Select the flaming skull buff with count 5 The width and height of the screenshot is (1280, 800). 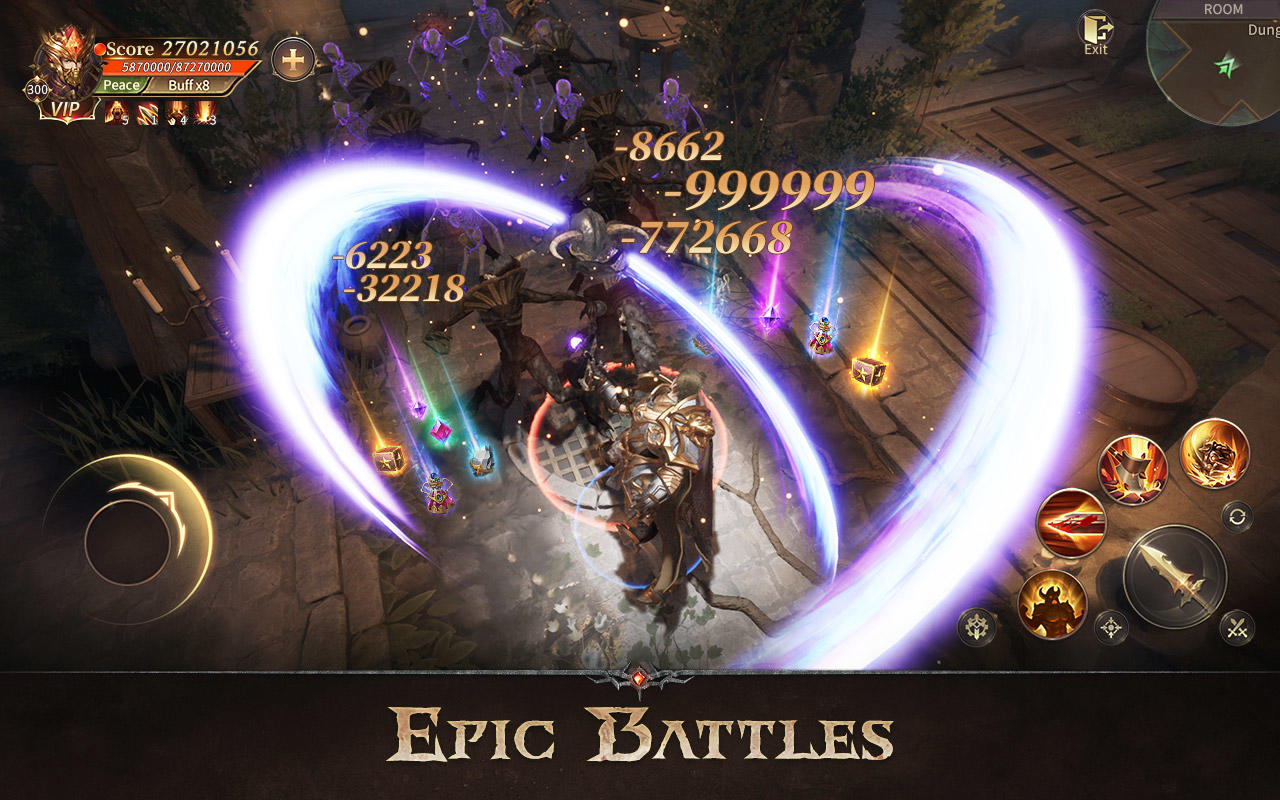pyautogui.click(x=115, y=112)
